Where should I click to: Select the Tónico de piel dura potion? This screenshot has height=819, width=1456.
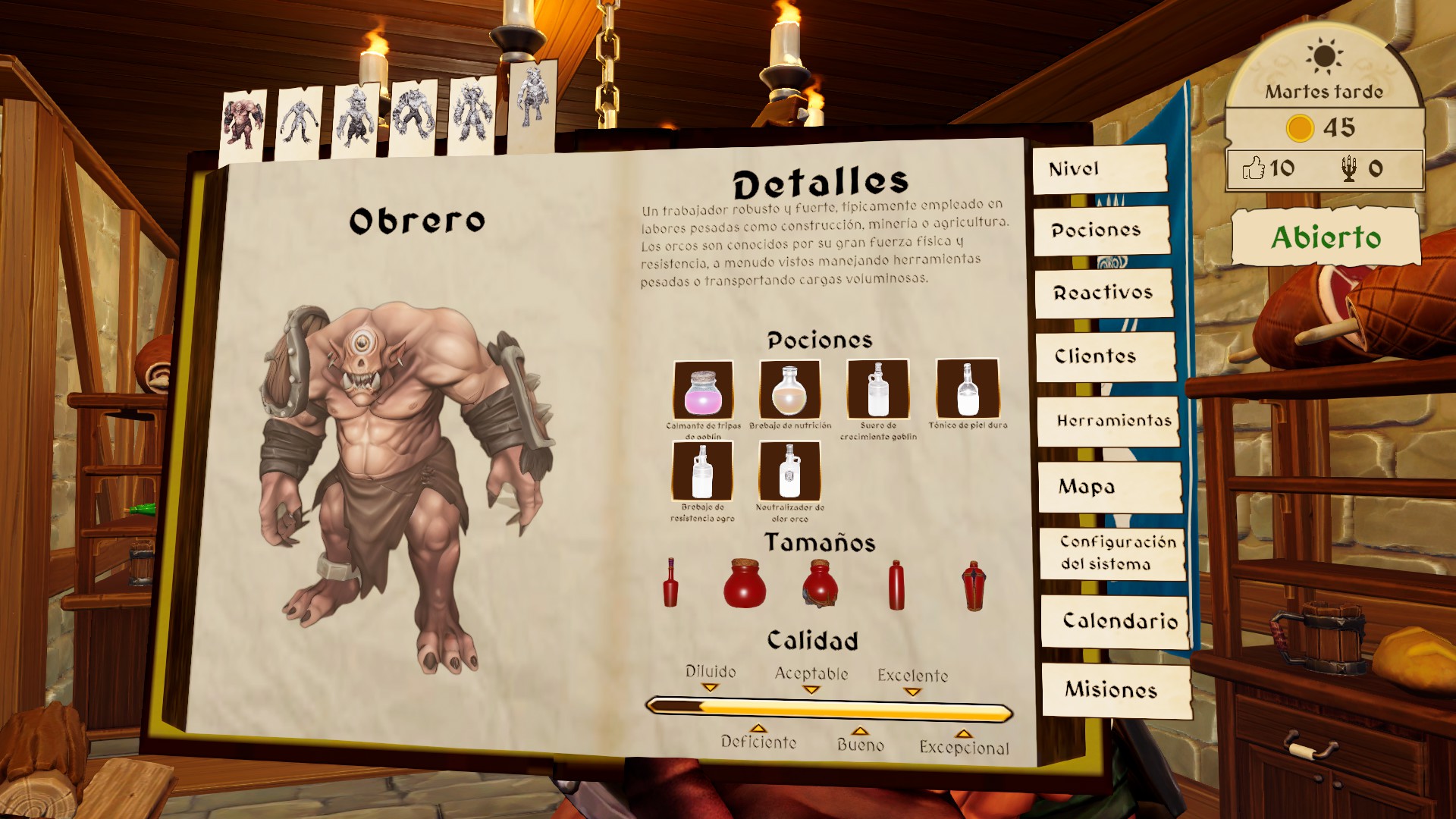click(968, 390)
